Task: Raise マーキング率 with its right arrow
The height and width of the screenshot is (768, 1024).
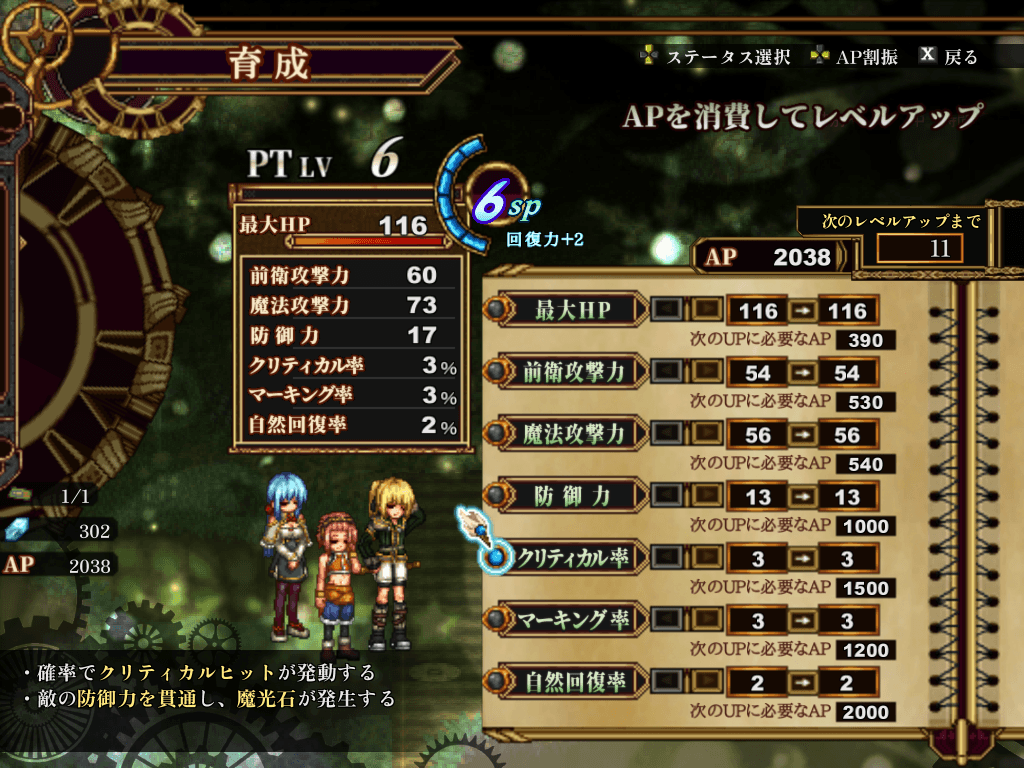Action: click(x=706, y=620)
